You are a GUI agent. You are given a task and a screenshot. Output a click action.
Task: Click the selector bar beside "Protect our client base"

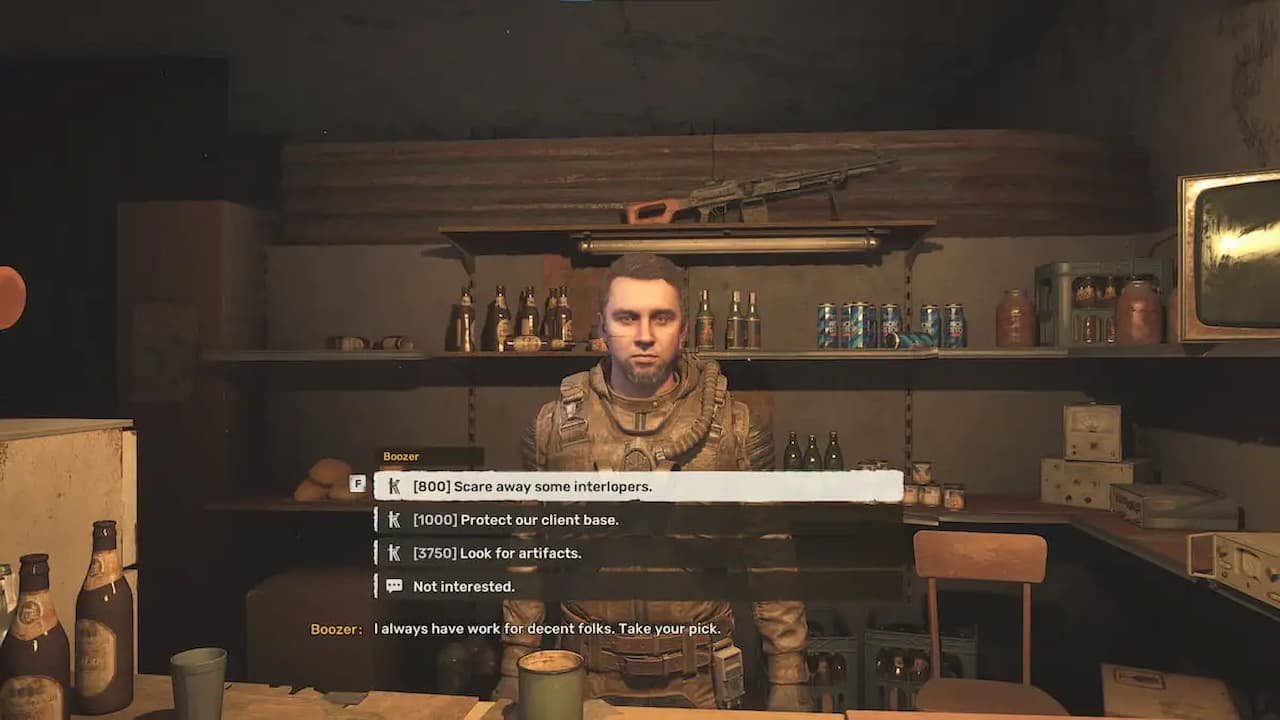tap(376, 520)
